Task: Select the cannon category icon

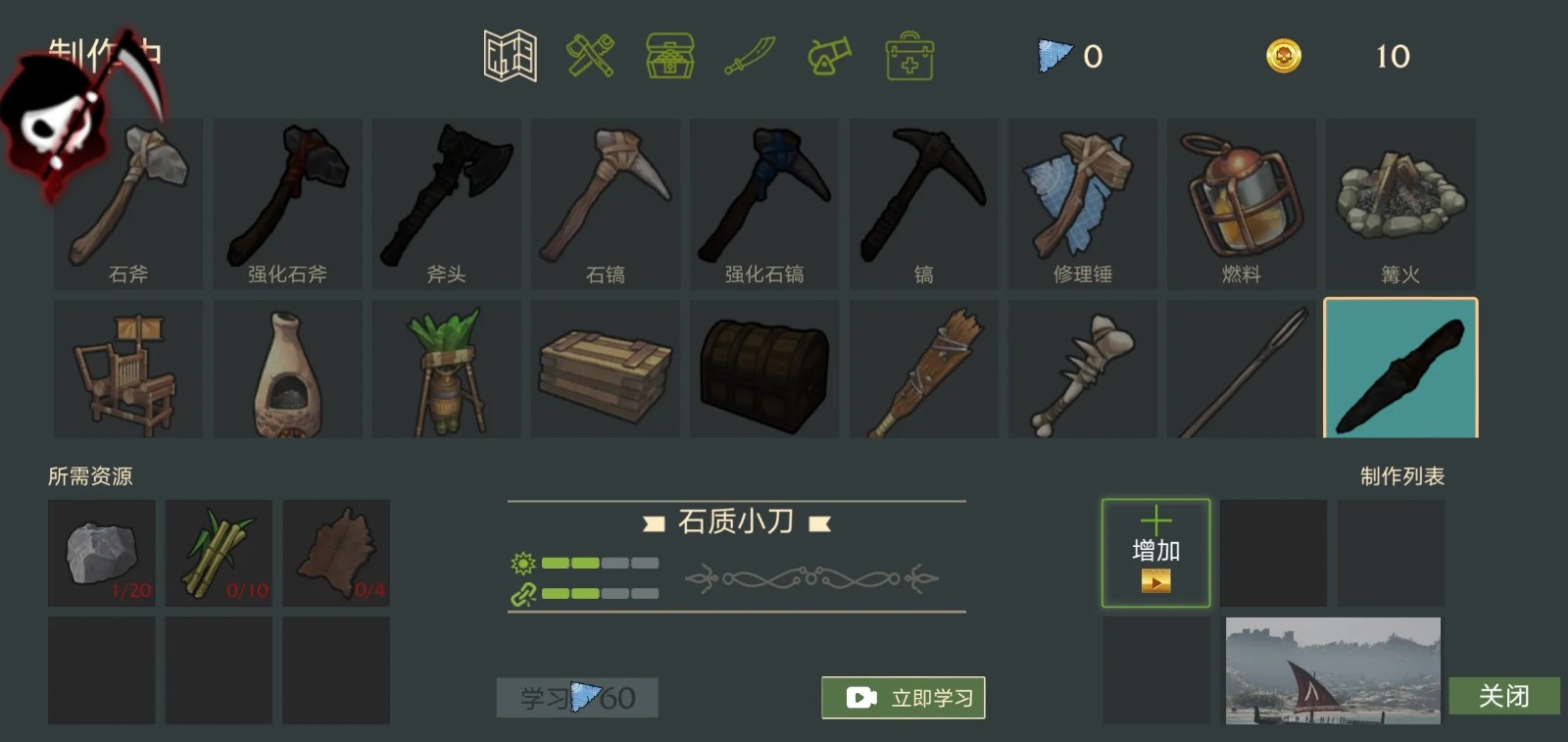Action: pyautogui.click(x=827, y=57)
